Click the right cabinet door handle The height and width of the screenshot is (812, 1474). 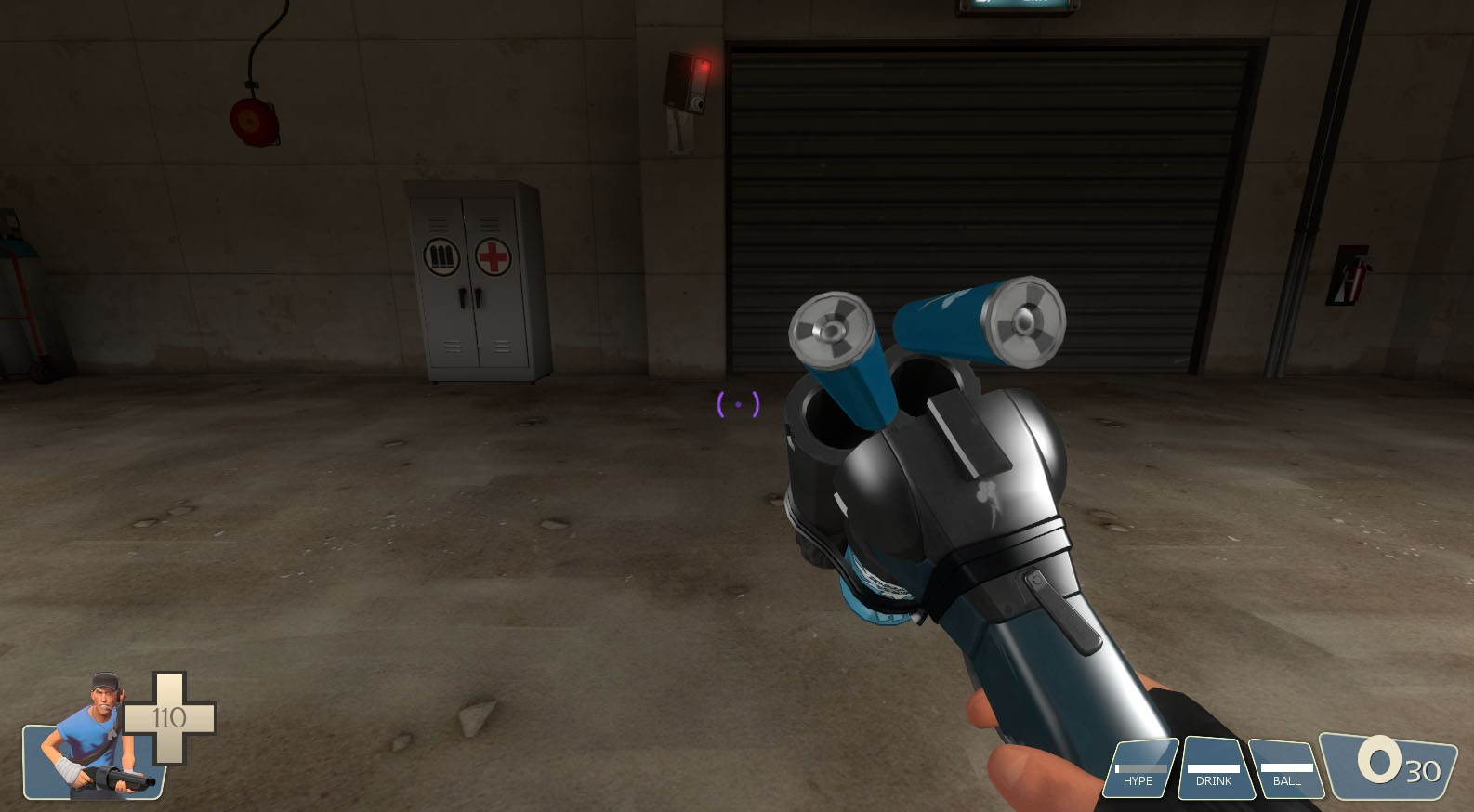(477, 296)
